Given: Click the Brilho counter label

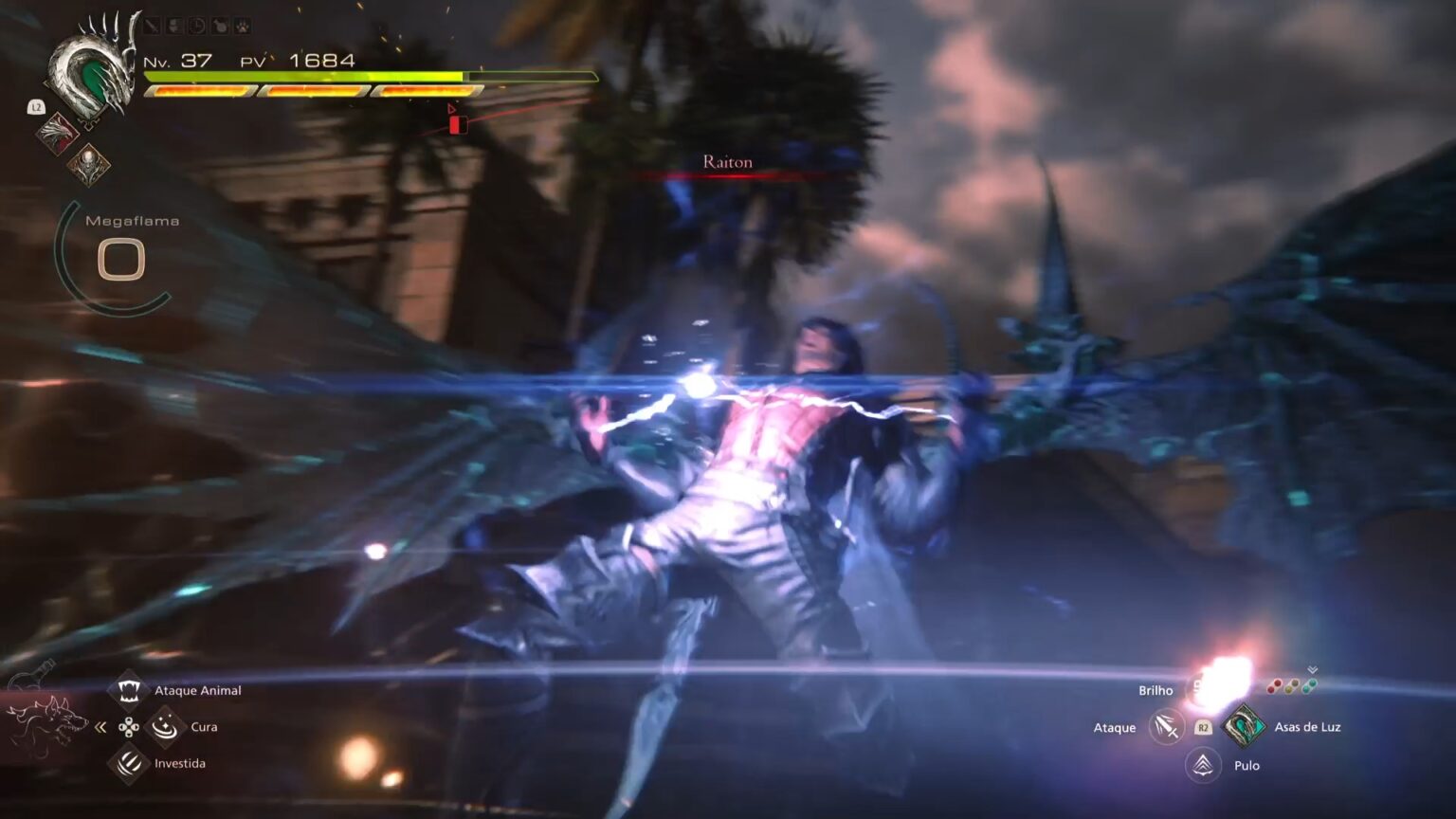Looking at the screenshot, I should 1156,691.
